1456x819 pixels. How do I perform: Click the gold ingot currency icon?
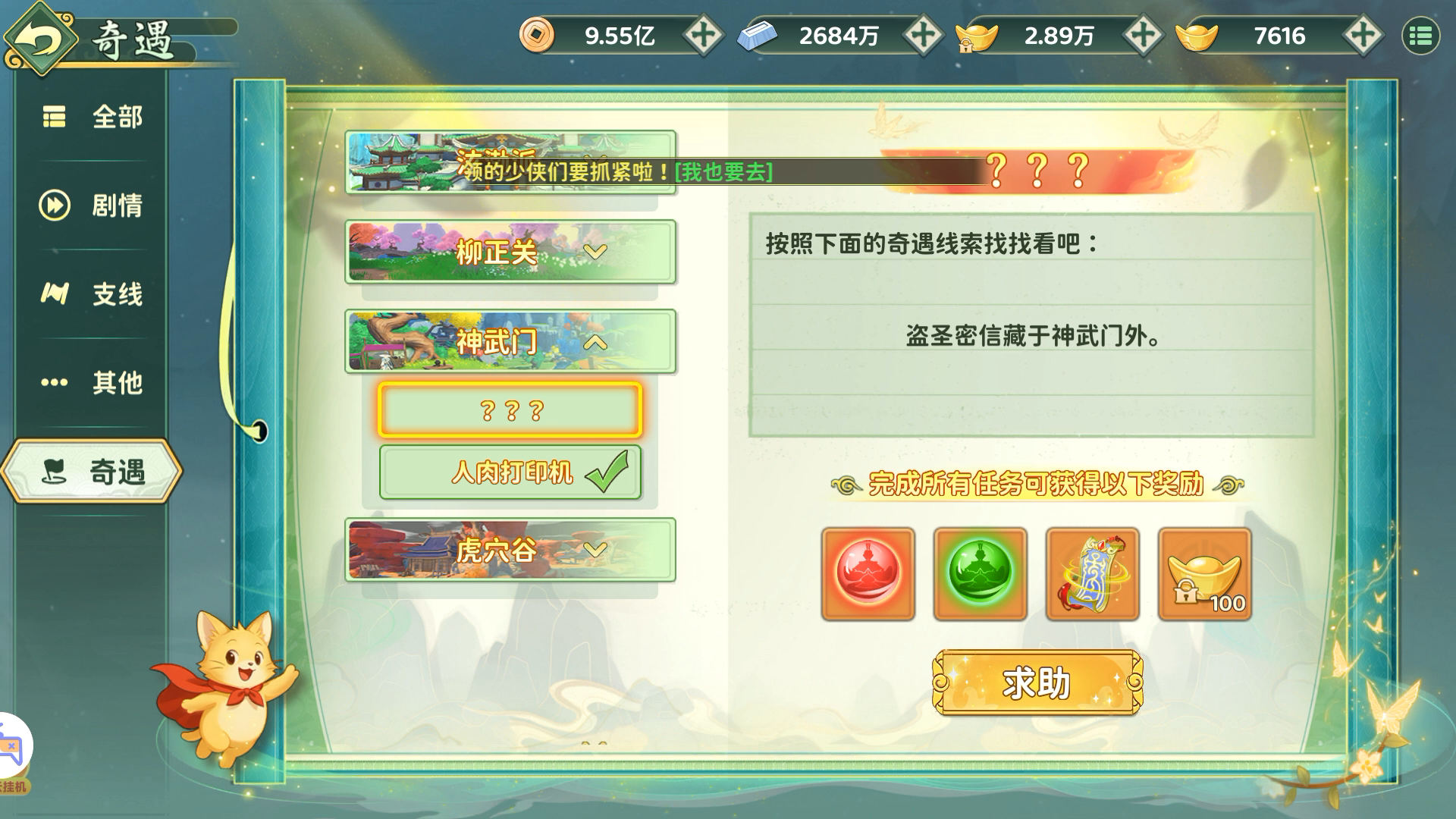[1196, 35]
